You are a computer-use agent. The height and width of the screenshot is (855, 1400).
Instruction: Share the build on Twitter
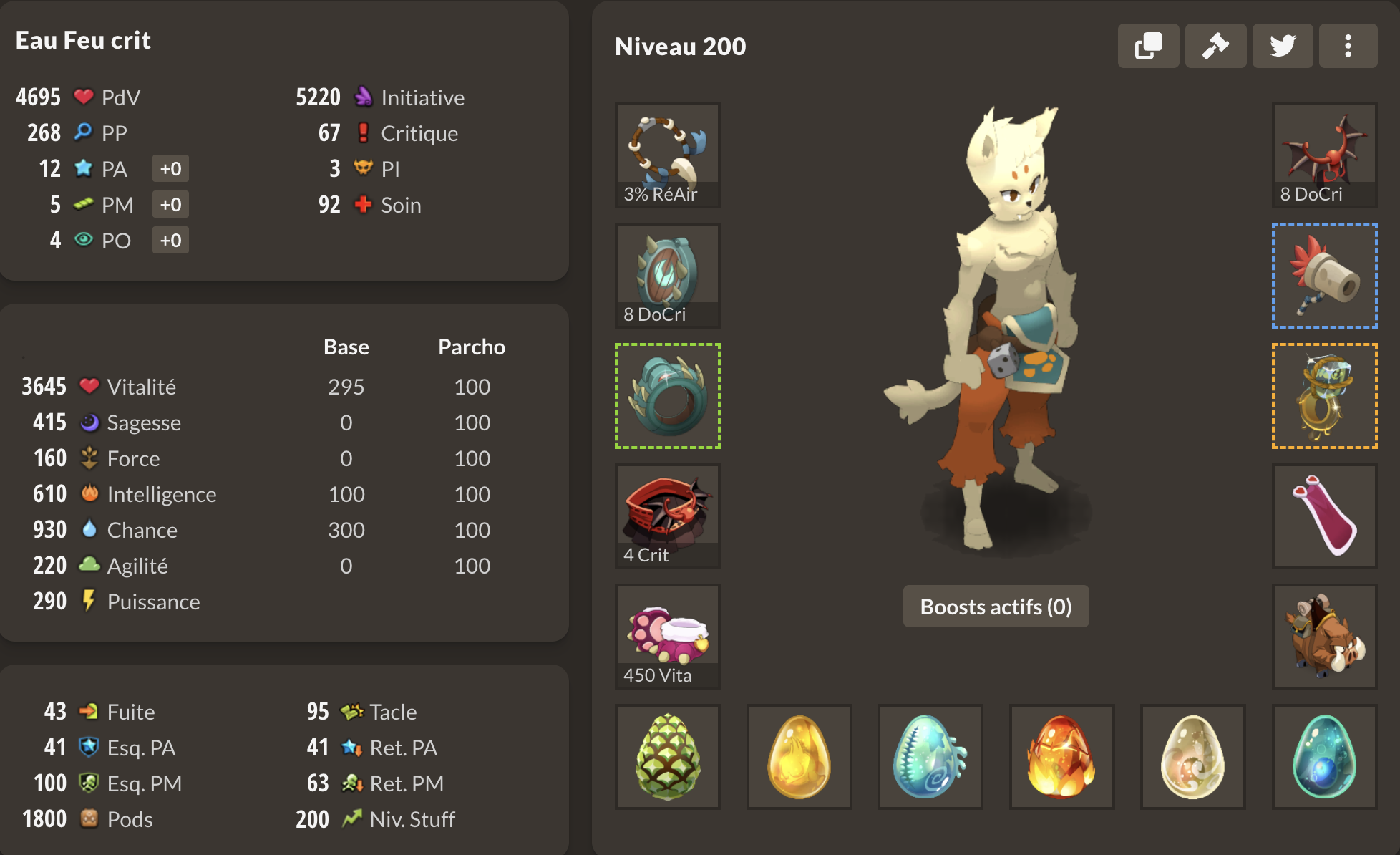(1282, 45)
